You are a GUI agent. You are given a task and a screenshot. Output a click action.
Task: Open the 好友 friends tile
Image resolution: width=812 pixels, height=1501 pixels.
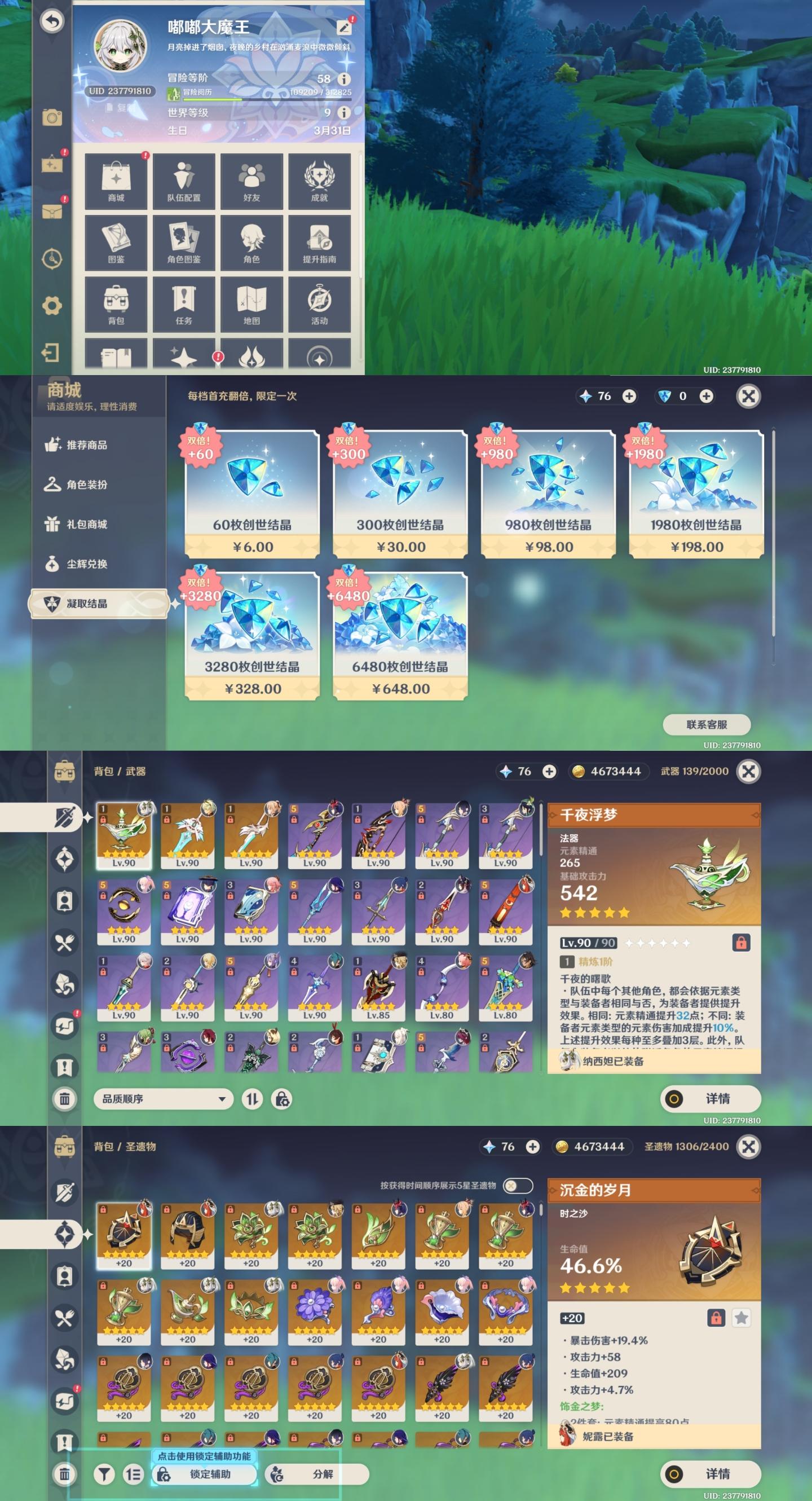(251, 181)
